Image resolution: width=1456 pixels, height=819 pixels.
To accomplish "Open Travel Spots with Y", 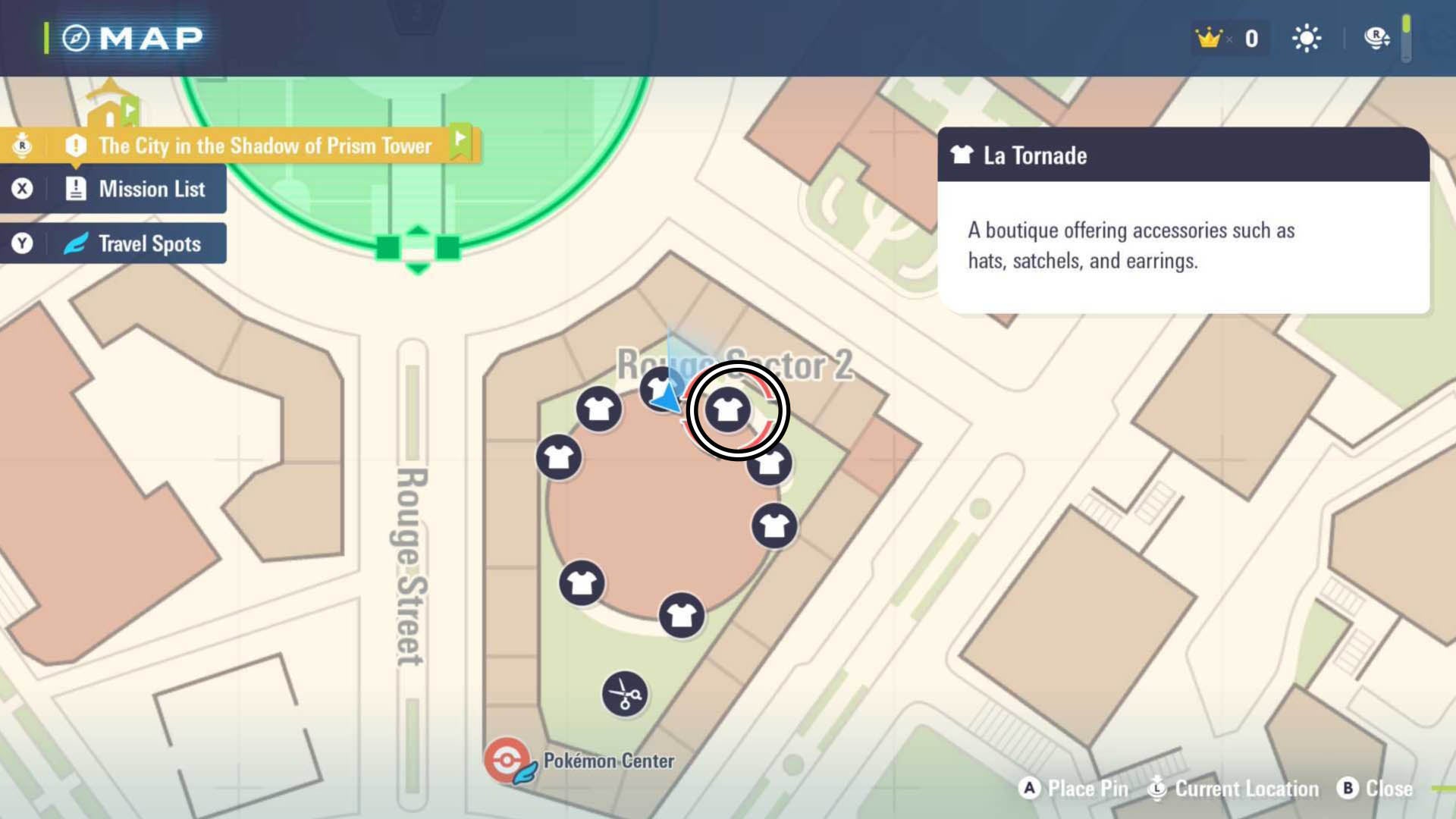I will 114,243.
